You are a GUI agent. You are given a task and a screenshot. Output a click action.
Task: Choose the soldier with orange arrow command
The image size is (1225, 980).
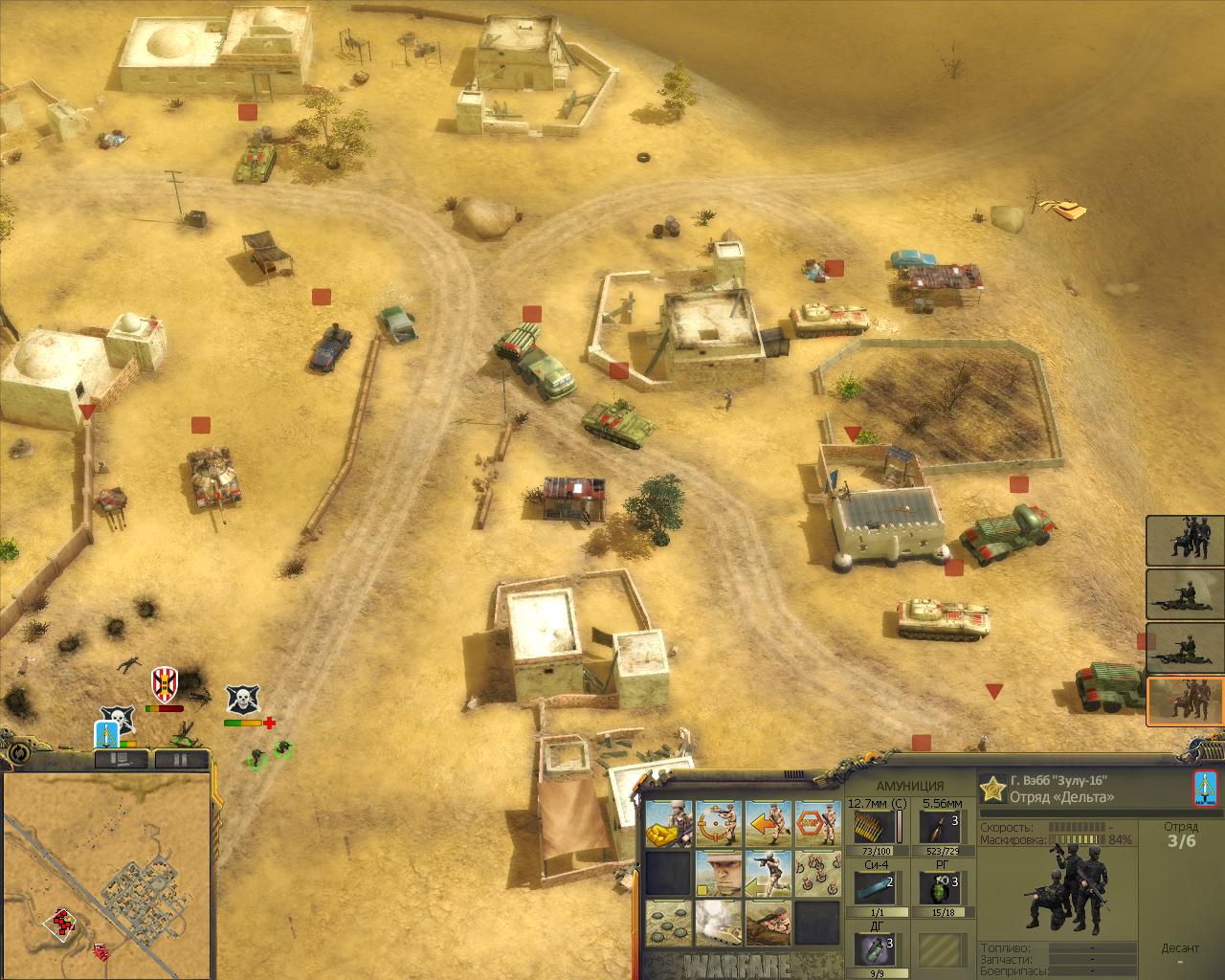tap(768, 824)
